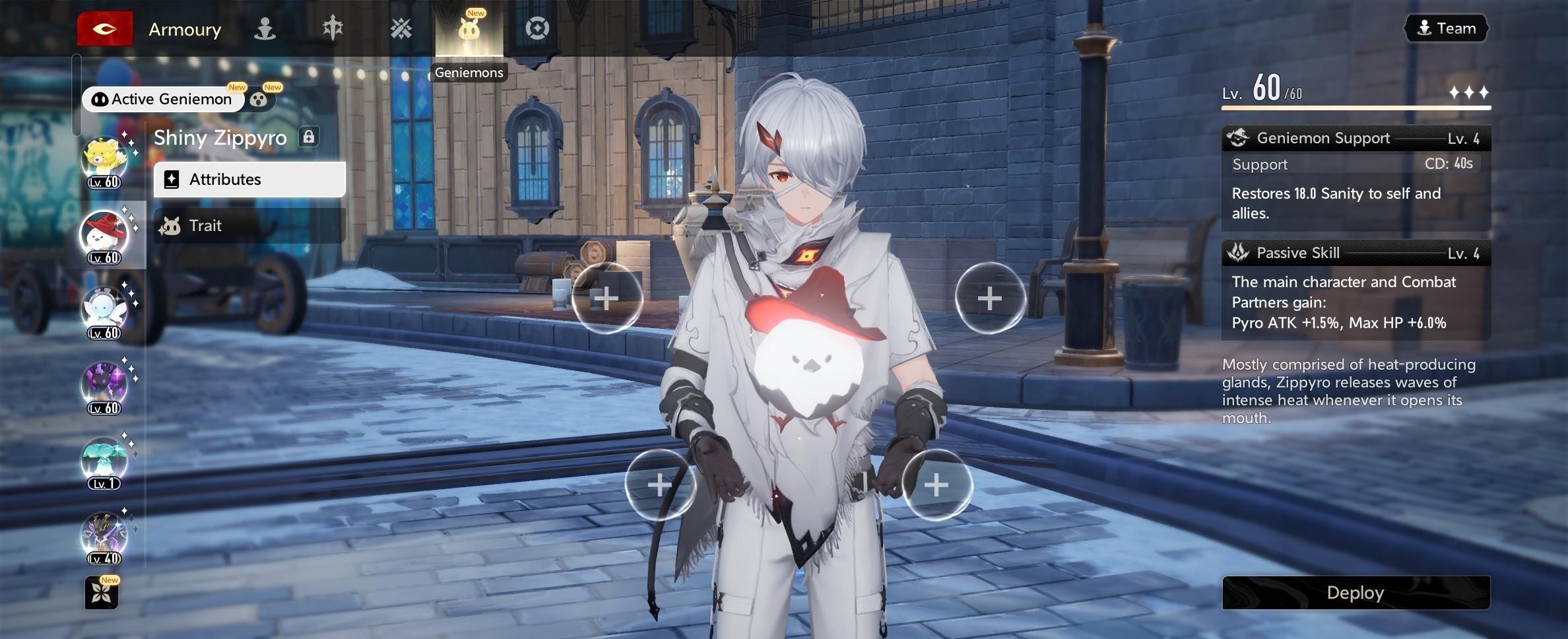Screen dimensions: 1568x639
Task: Select the Geniemons tab
Action: [469, 29]
